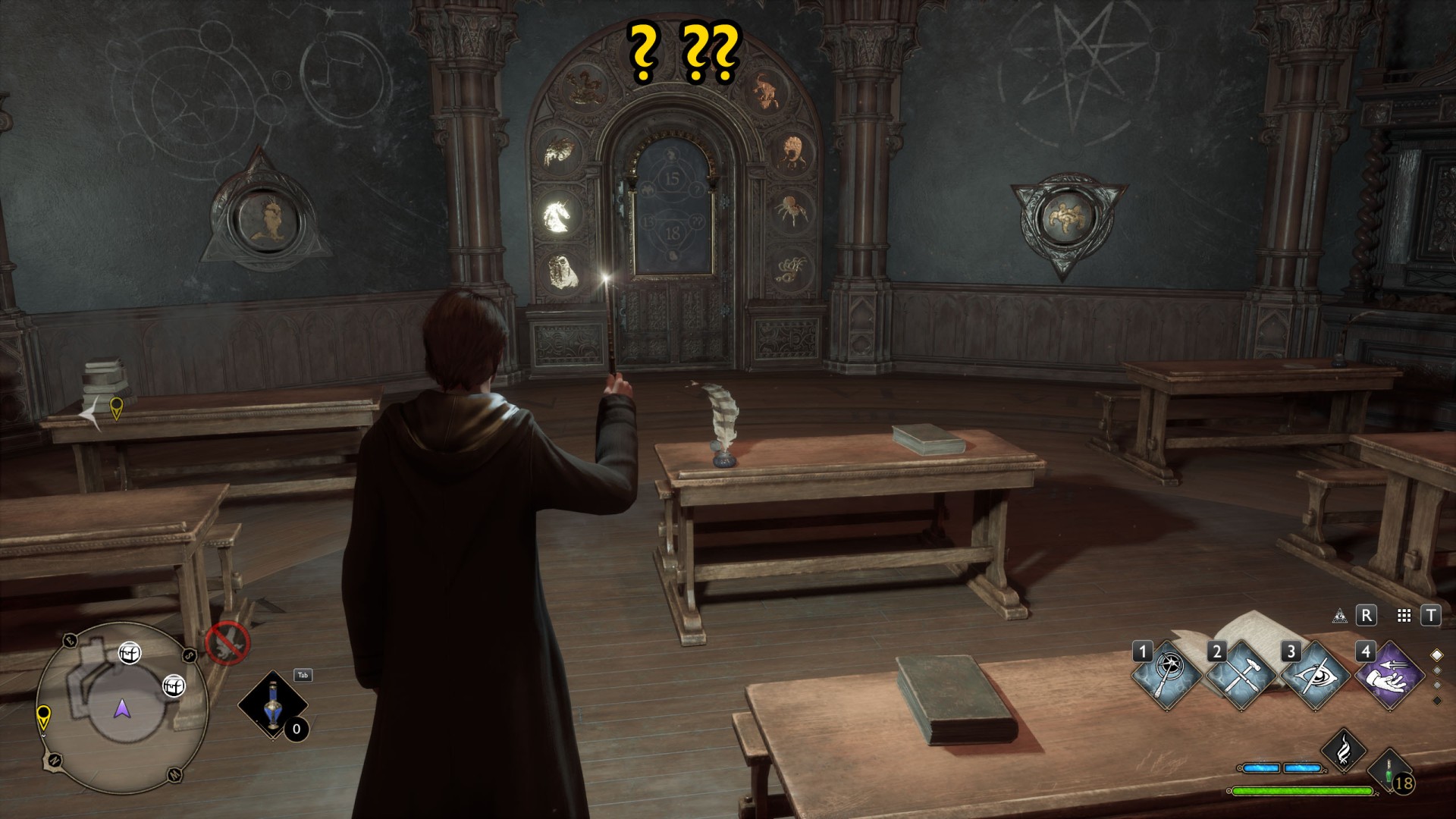Select the yellow quest marker on minimap
This screenshot has height=819, width=1456.
pos(44,715)
